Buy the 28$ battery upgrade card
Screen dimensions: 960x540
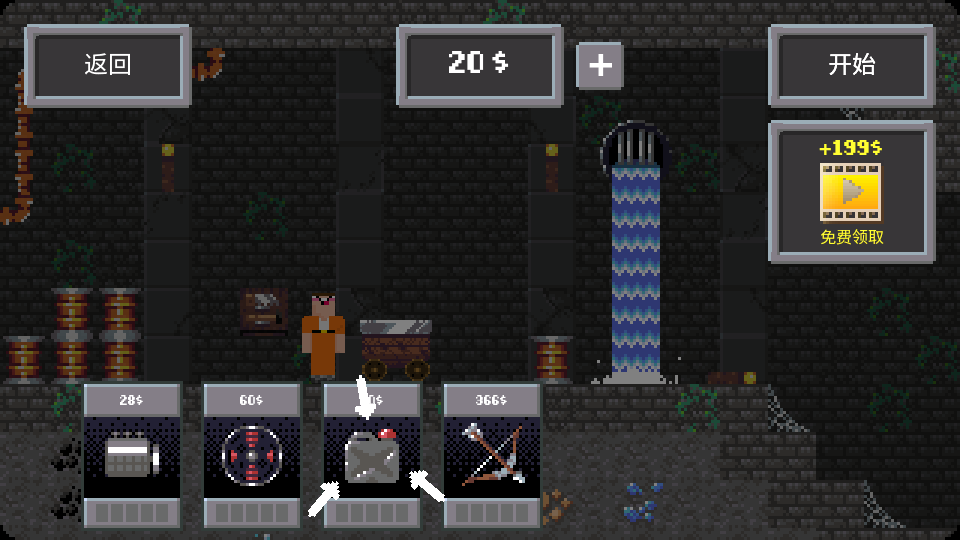pos(132,456)
